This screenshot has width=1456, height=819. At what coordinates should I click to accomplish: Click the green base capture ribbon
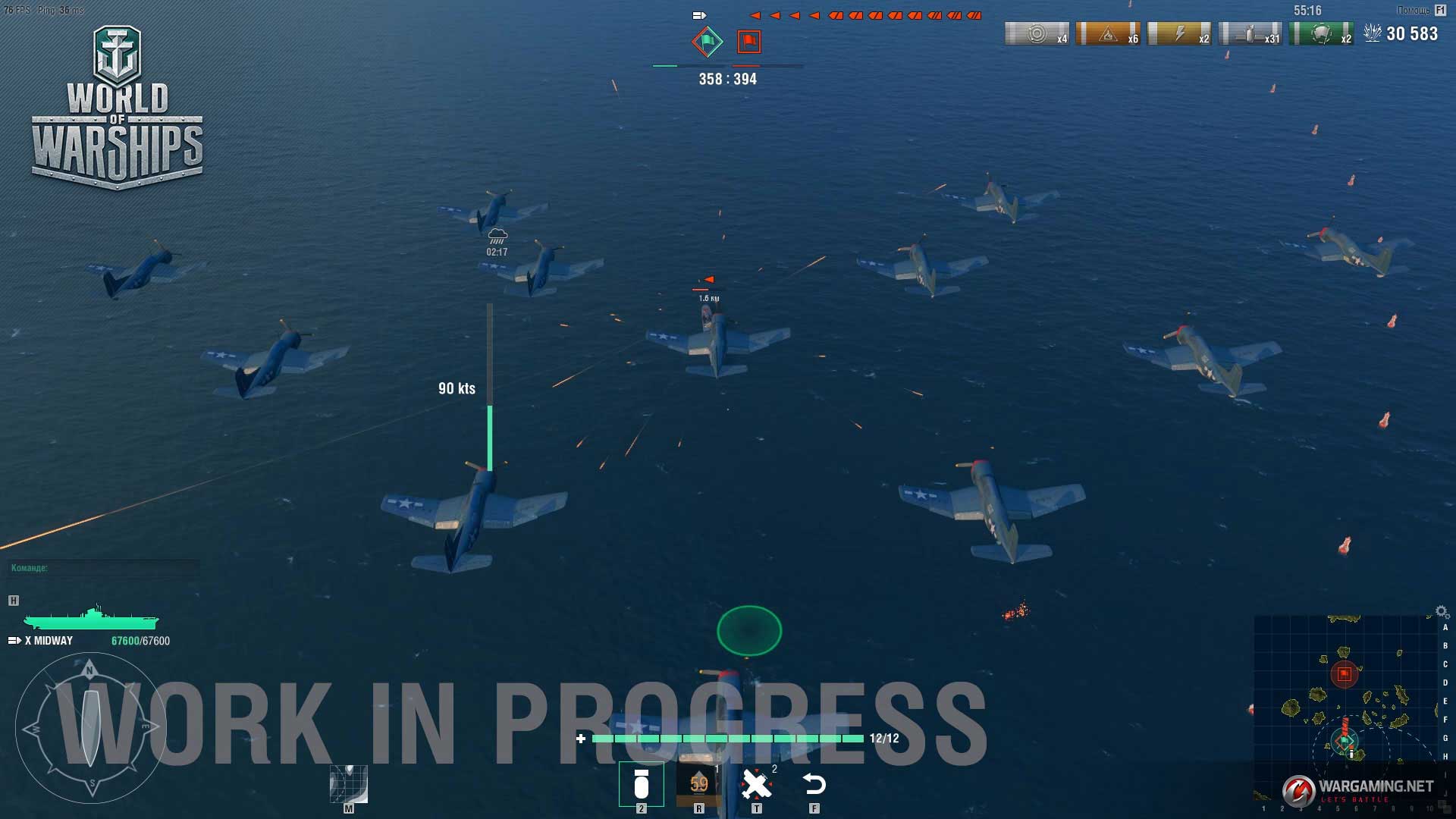[x=1322, y=34]
